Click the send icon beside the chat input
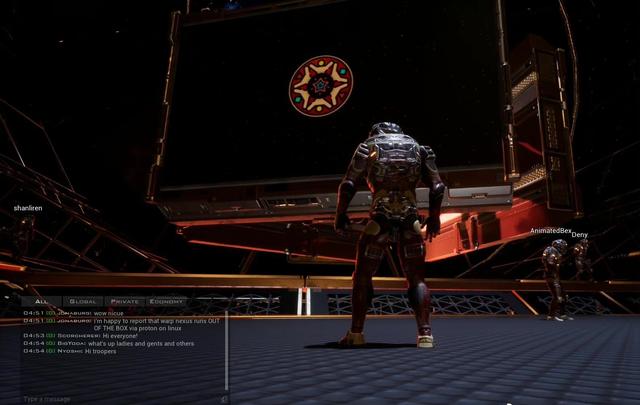640x405 pixels. [x=224, y=398]
